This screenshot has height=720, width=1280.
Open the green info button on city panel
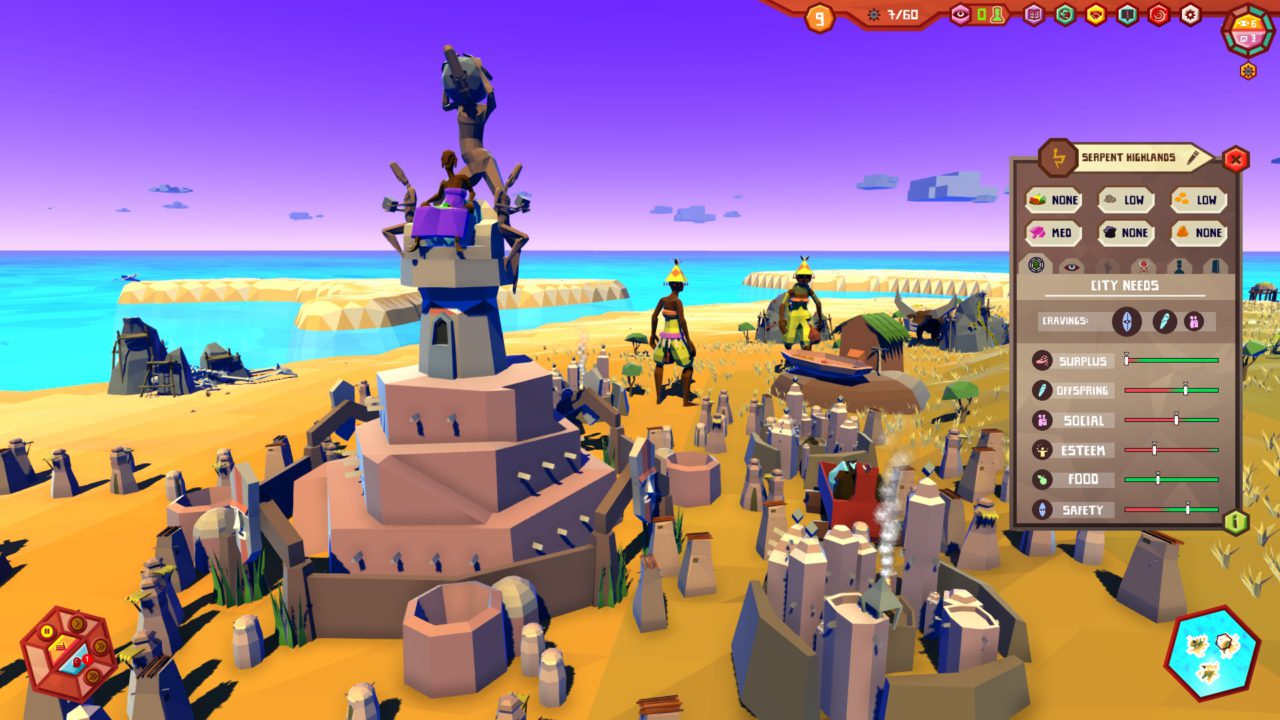pyautogui.click(x=1236, y=522)
